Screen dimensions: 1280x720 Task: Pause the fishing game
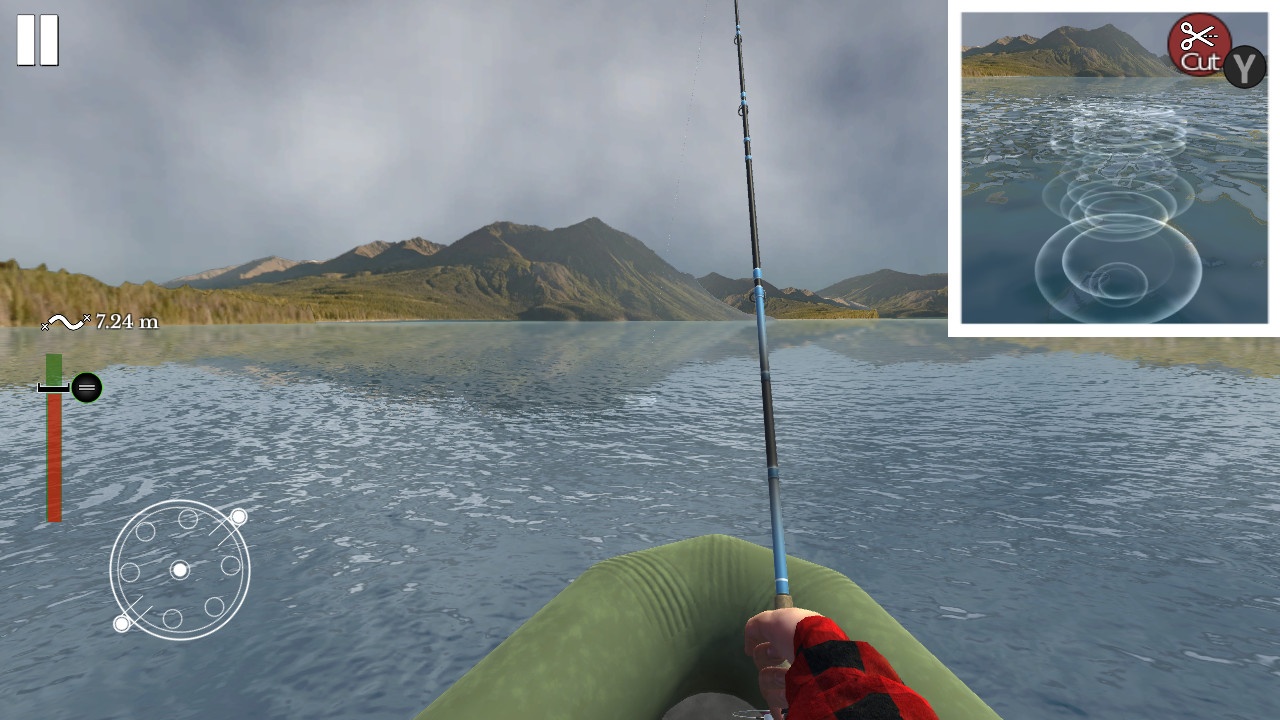[38, 38]
